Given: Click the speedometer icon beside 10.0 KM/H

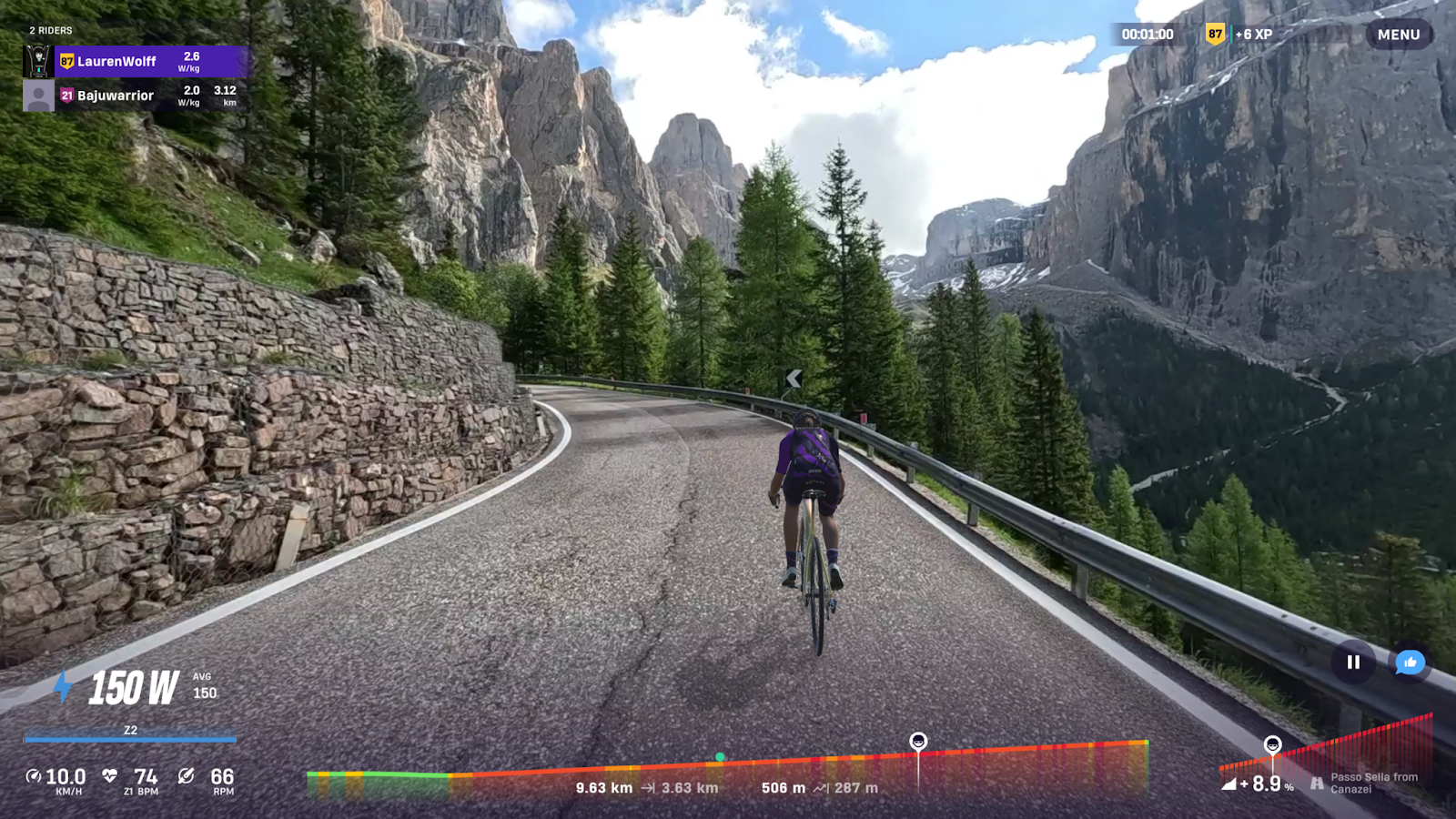Looking at the screenshot, I should click(x=34, y=776).
